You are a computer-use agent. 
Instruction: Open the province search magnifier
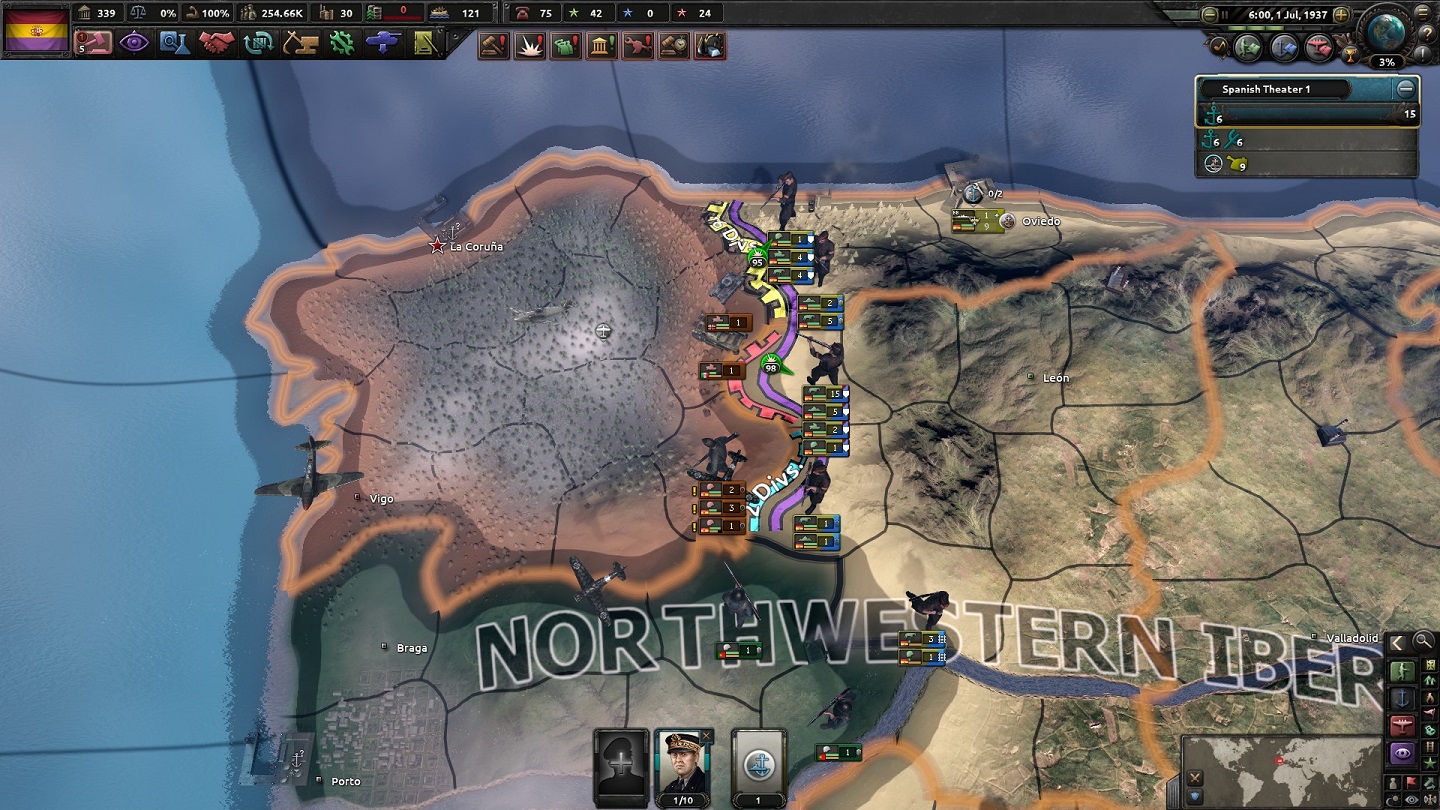click(x=1421, y=641)
